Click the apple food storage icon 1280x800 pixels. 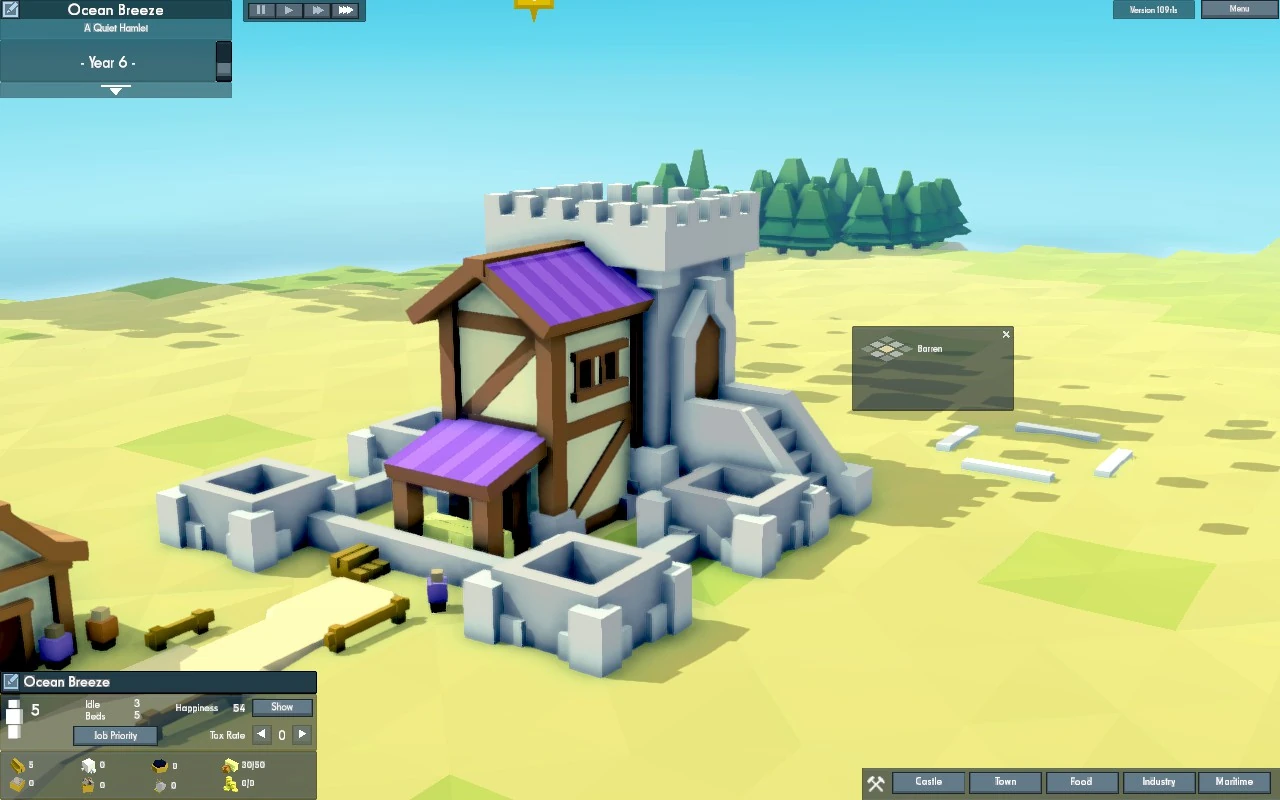pyautogui.click(x=231, y=765)
